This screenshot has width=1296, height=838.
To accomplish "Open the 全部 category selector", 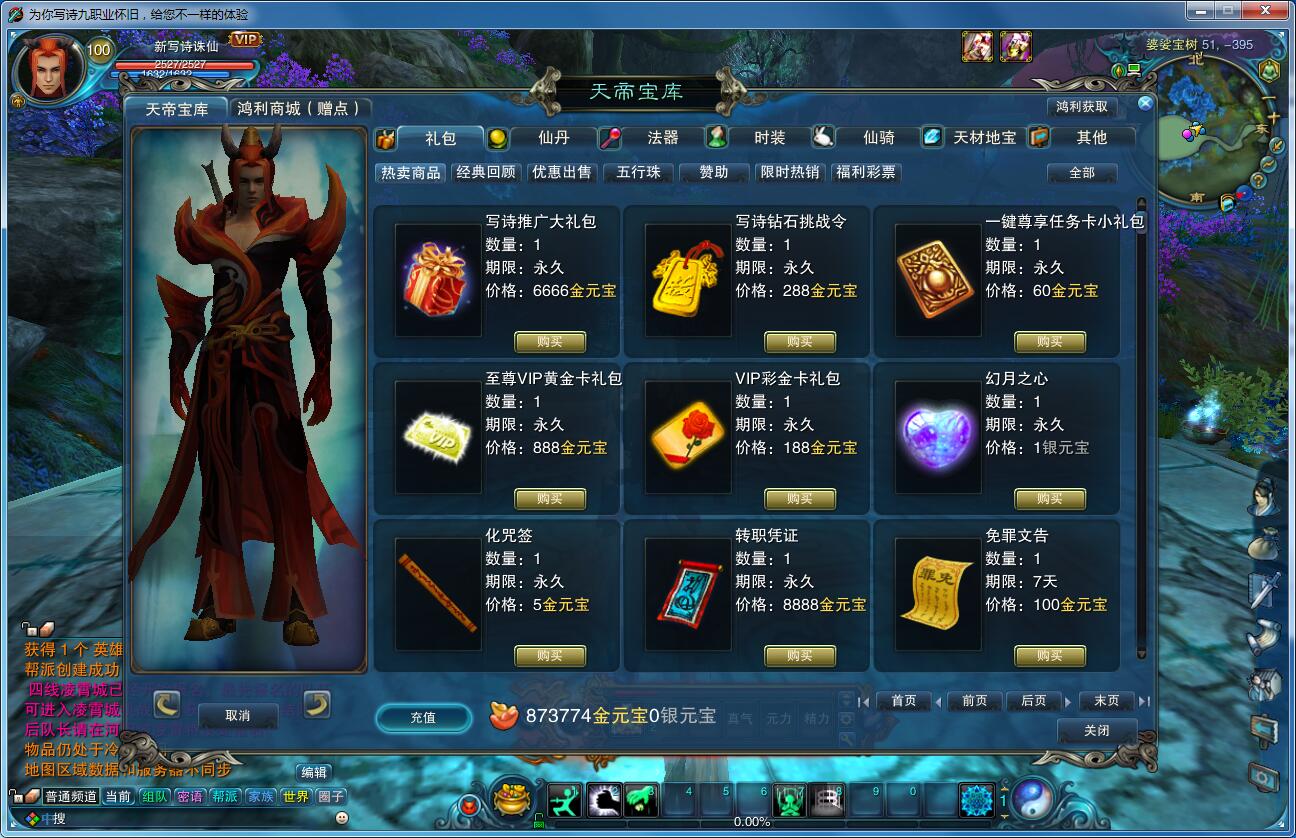I will 1084,173.
